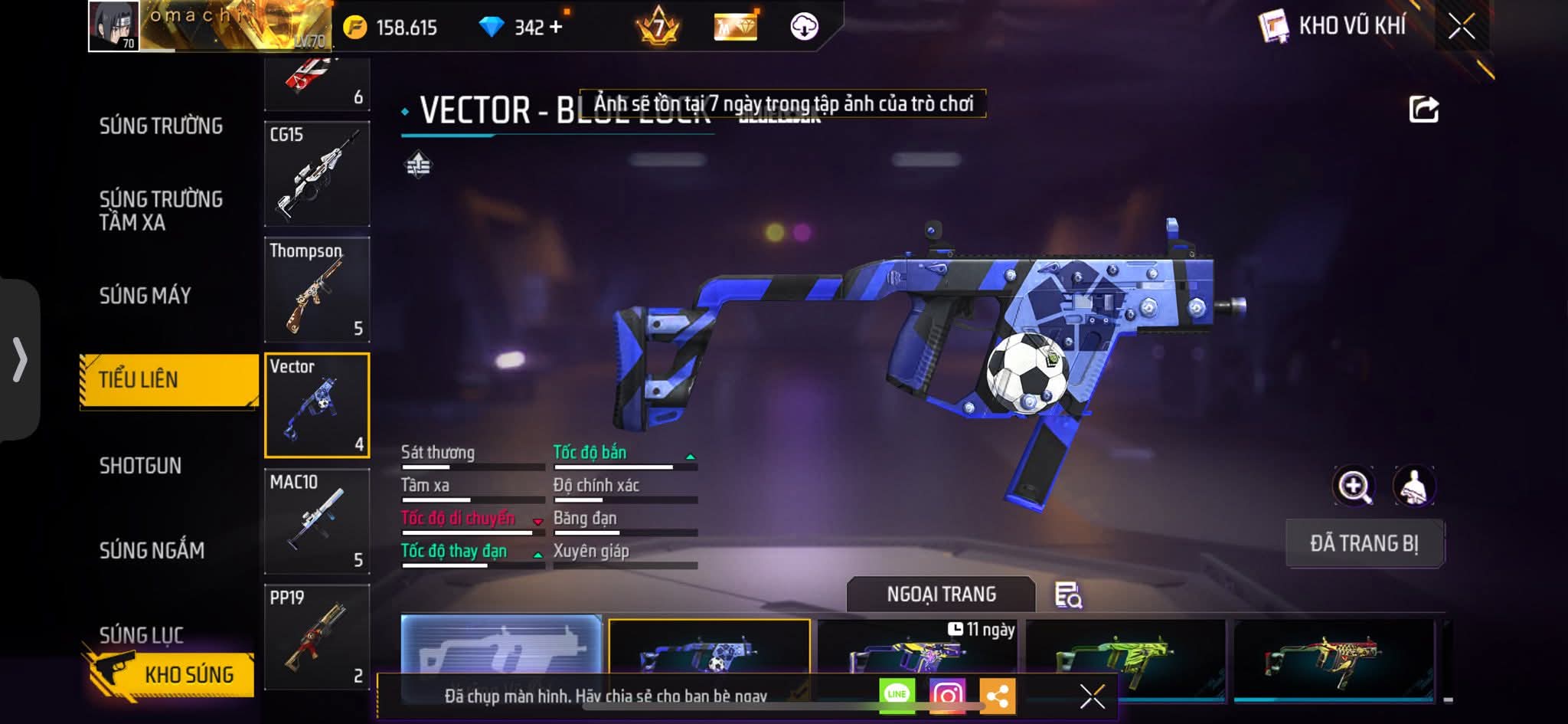Select the Súng Trường category
The width and height of the screenshot is (1568, 724).
[x=161, y=126]
